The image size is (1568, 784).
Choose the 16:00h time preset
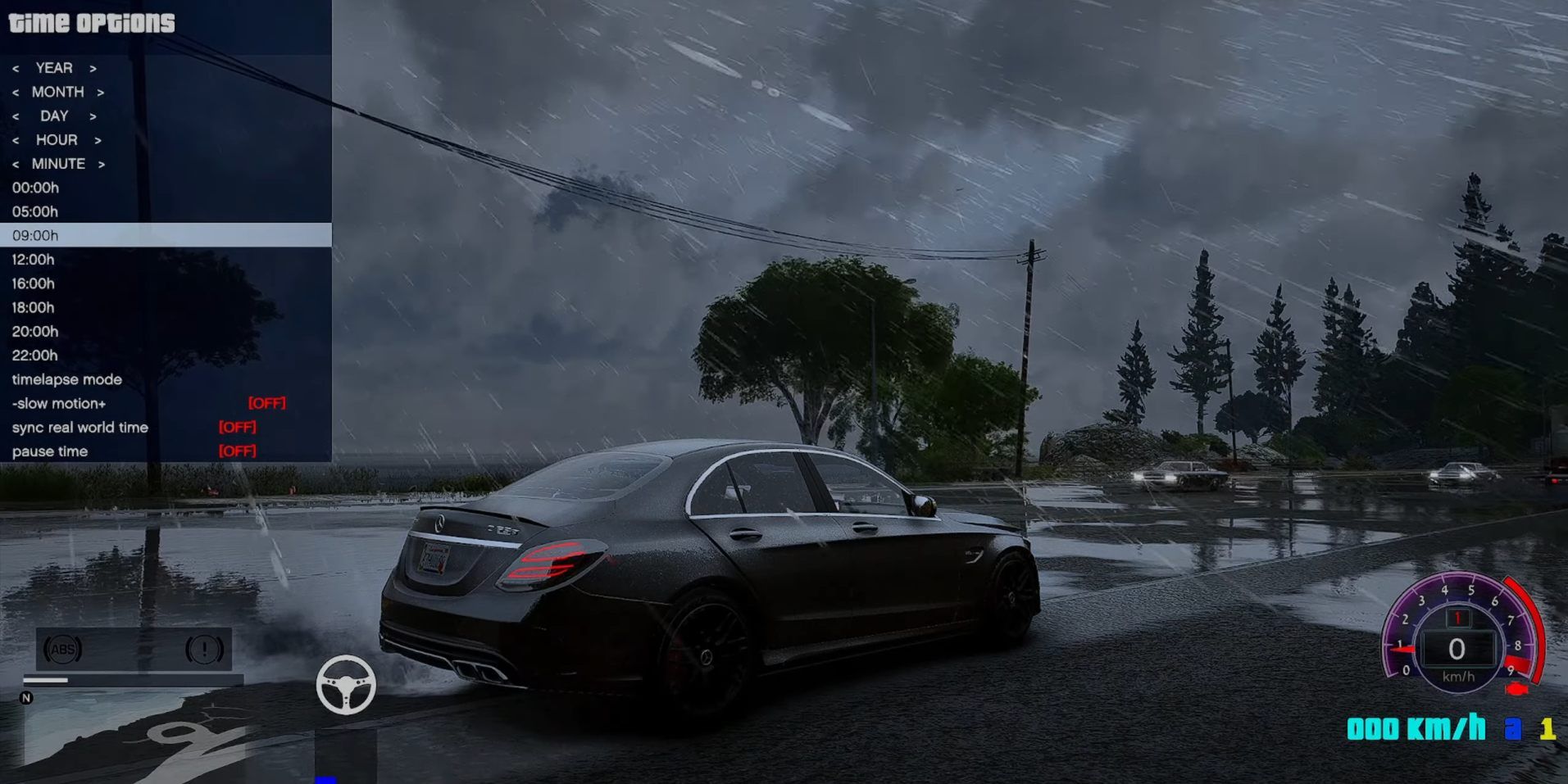(x=34, y=283)
